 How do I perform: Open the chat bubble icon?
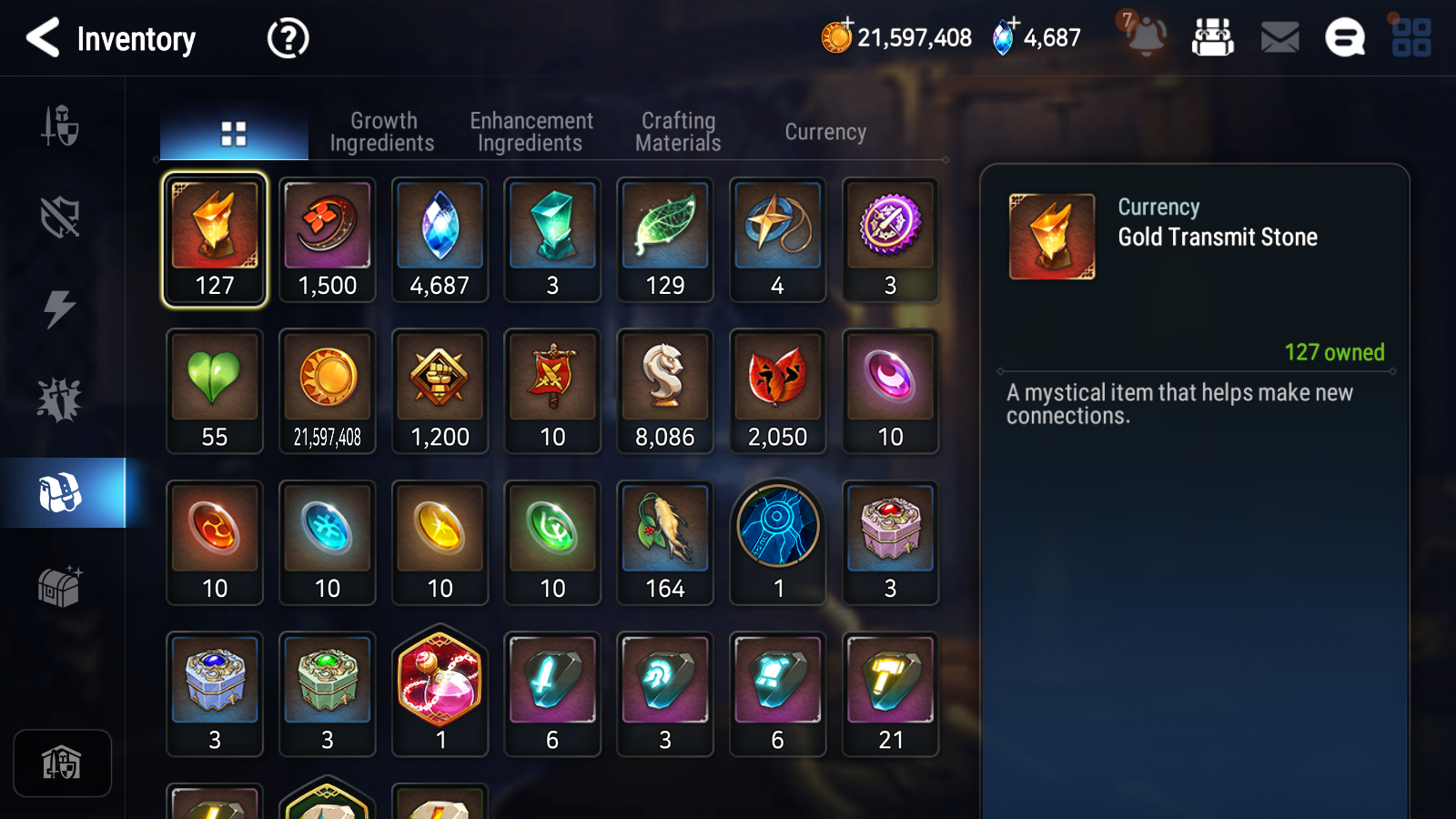[1344, 38]
